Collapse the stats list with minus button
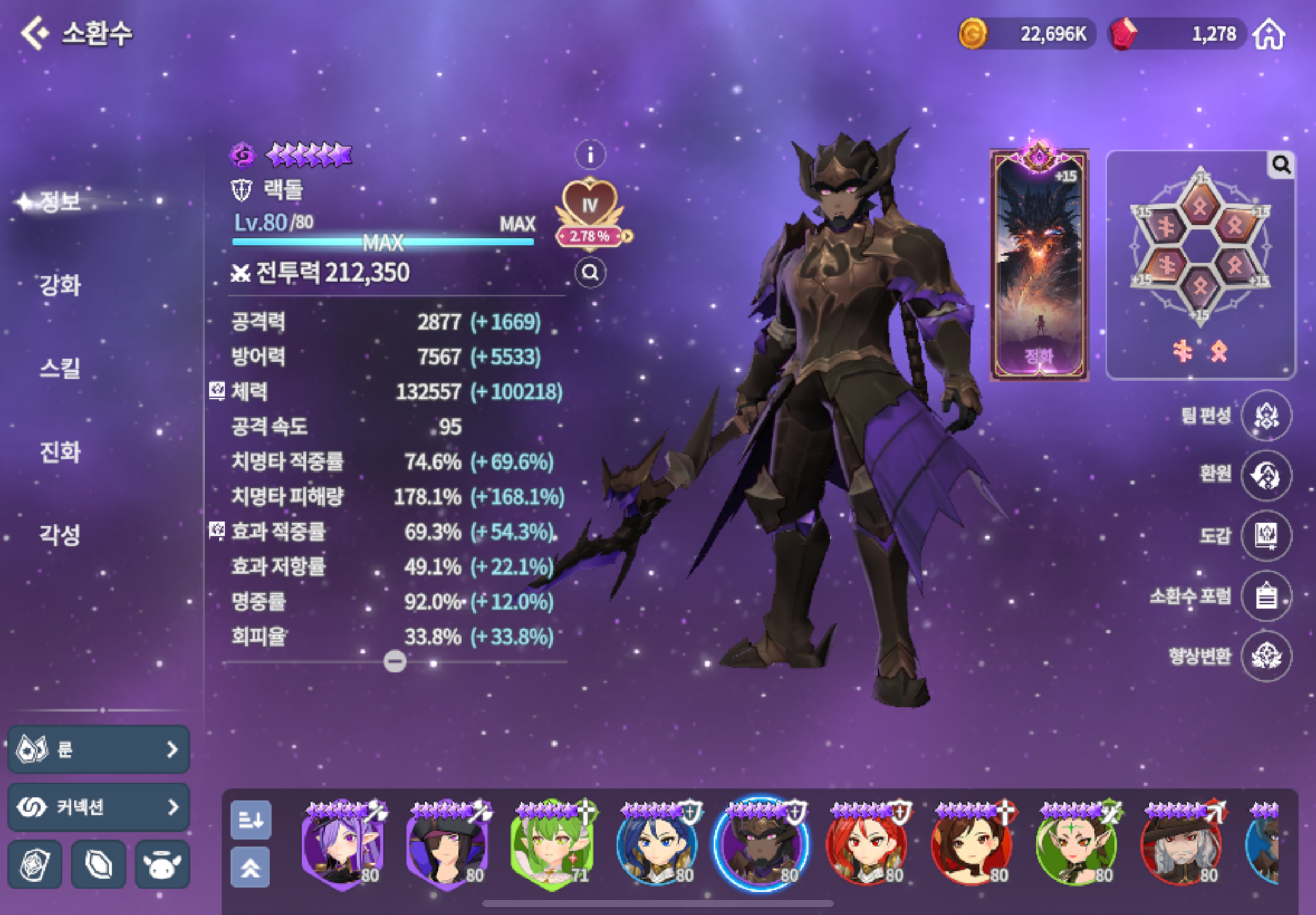1316x915 pixels. 395,662
